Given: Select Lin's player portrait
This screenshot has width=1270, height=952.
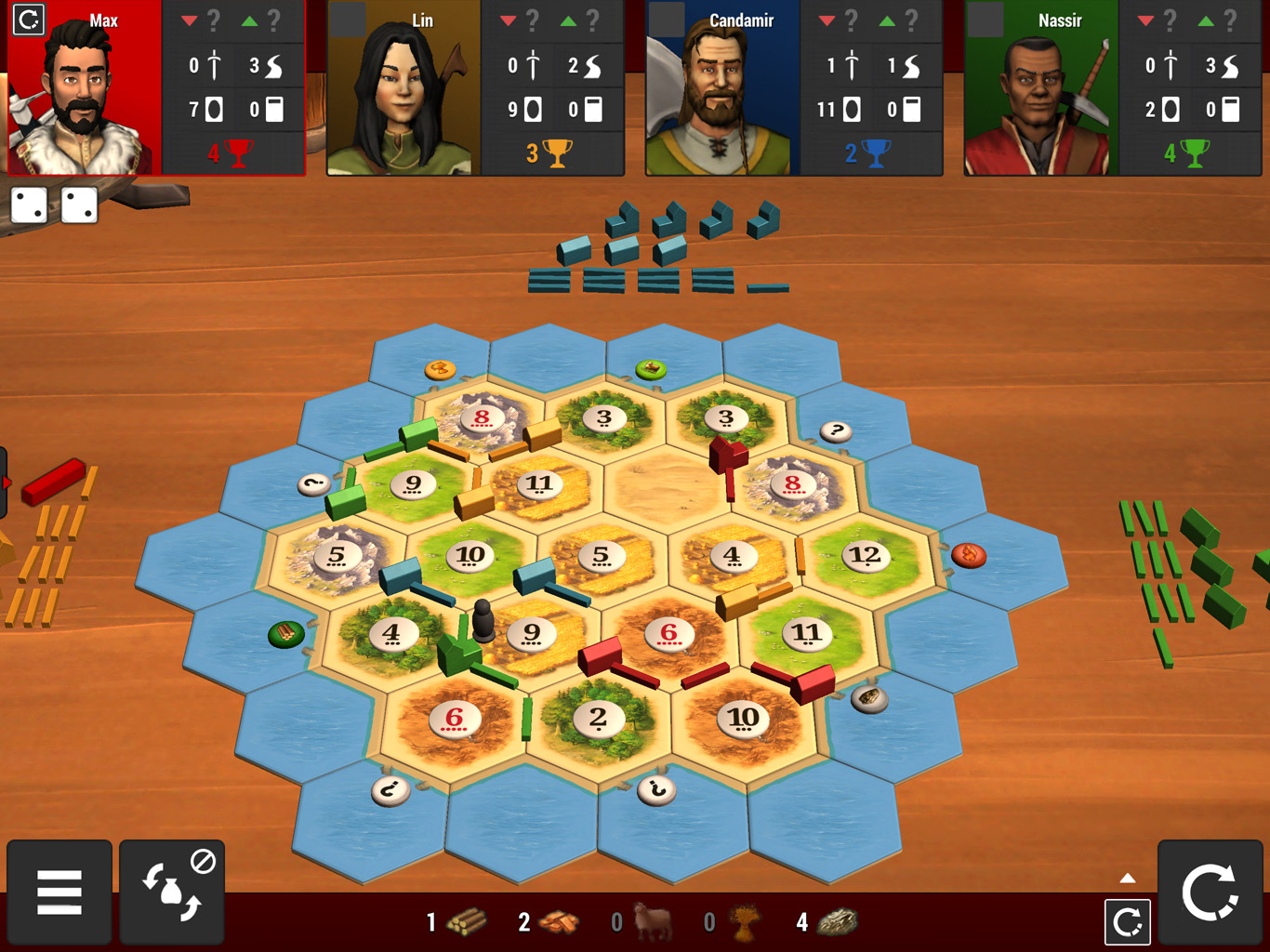Looking at the screenshot, I should click(403, 93).
